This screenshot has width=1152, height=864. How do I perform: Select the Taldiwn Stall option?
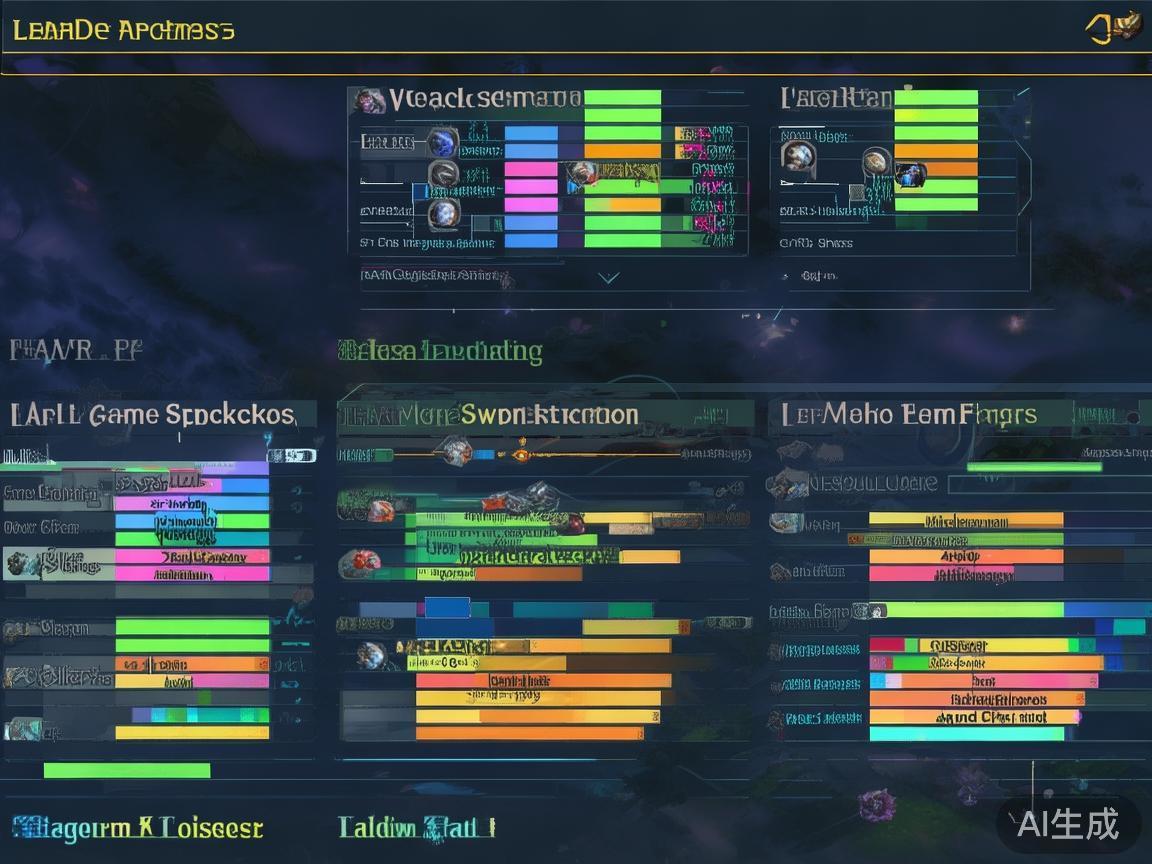point(417,827)
